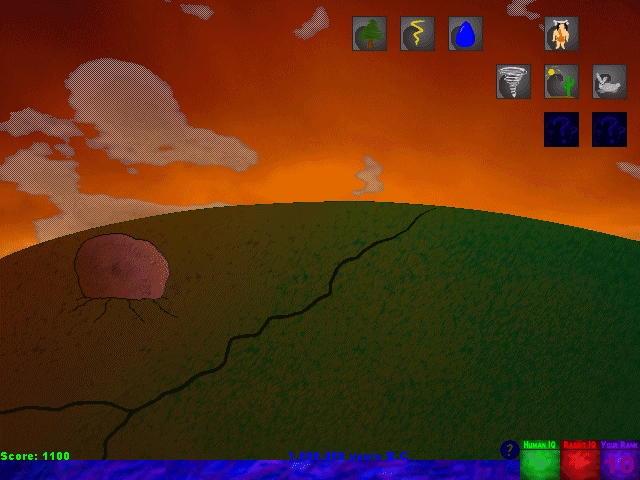Select the caveman icon

click(561, 34)
